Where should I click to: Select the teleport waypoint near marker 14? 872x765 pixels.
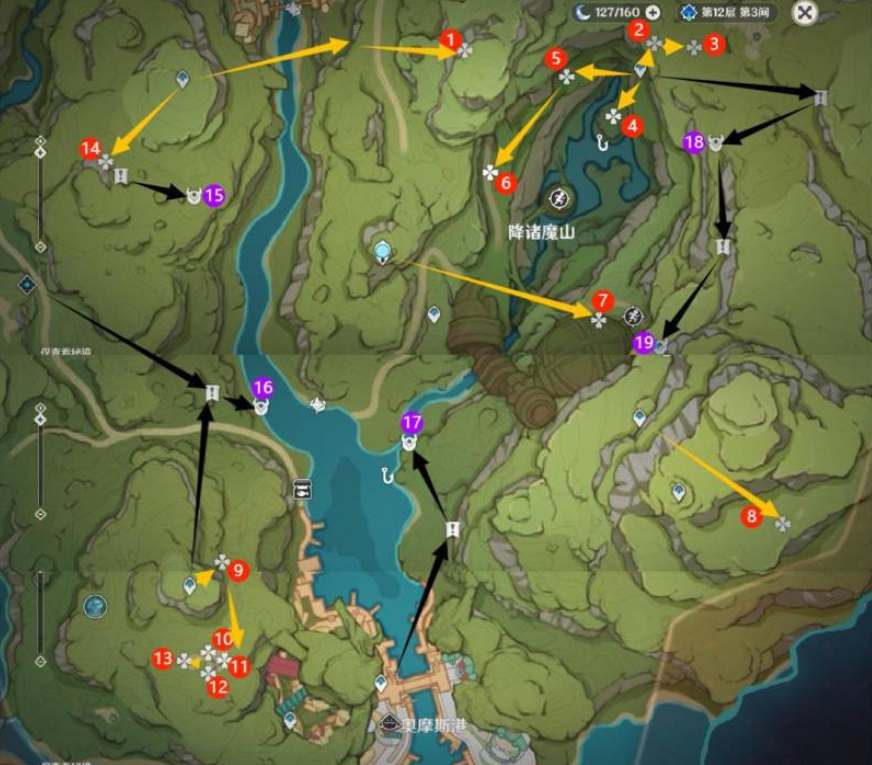coord(183,78)
